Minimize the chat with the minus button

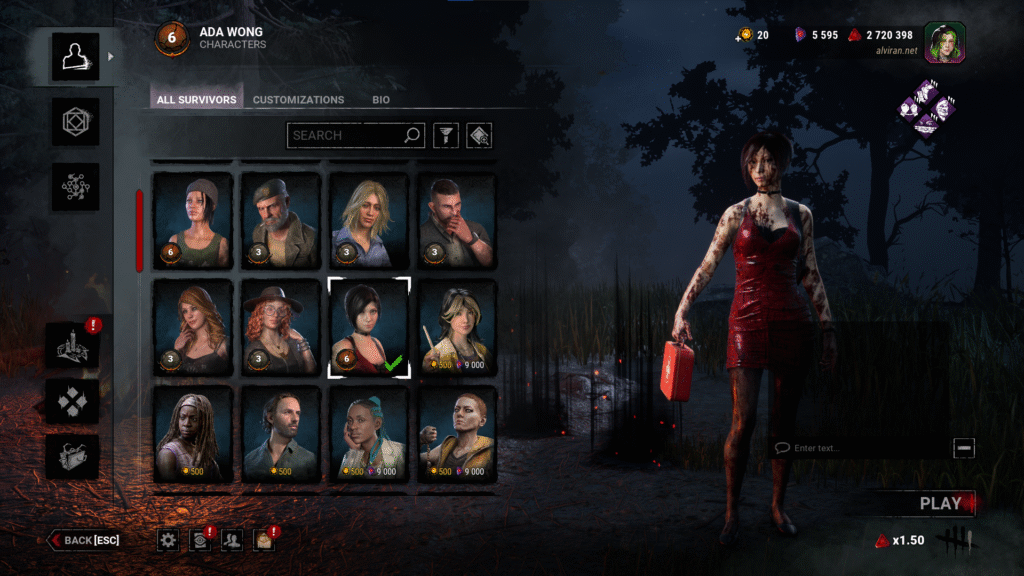[964, 448]
